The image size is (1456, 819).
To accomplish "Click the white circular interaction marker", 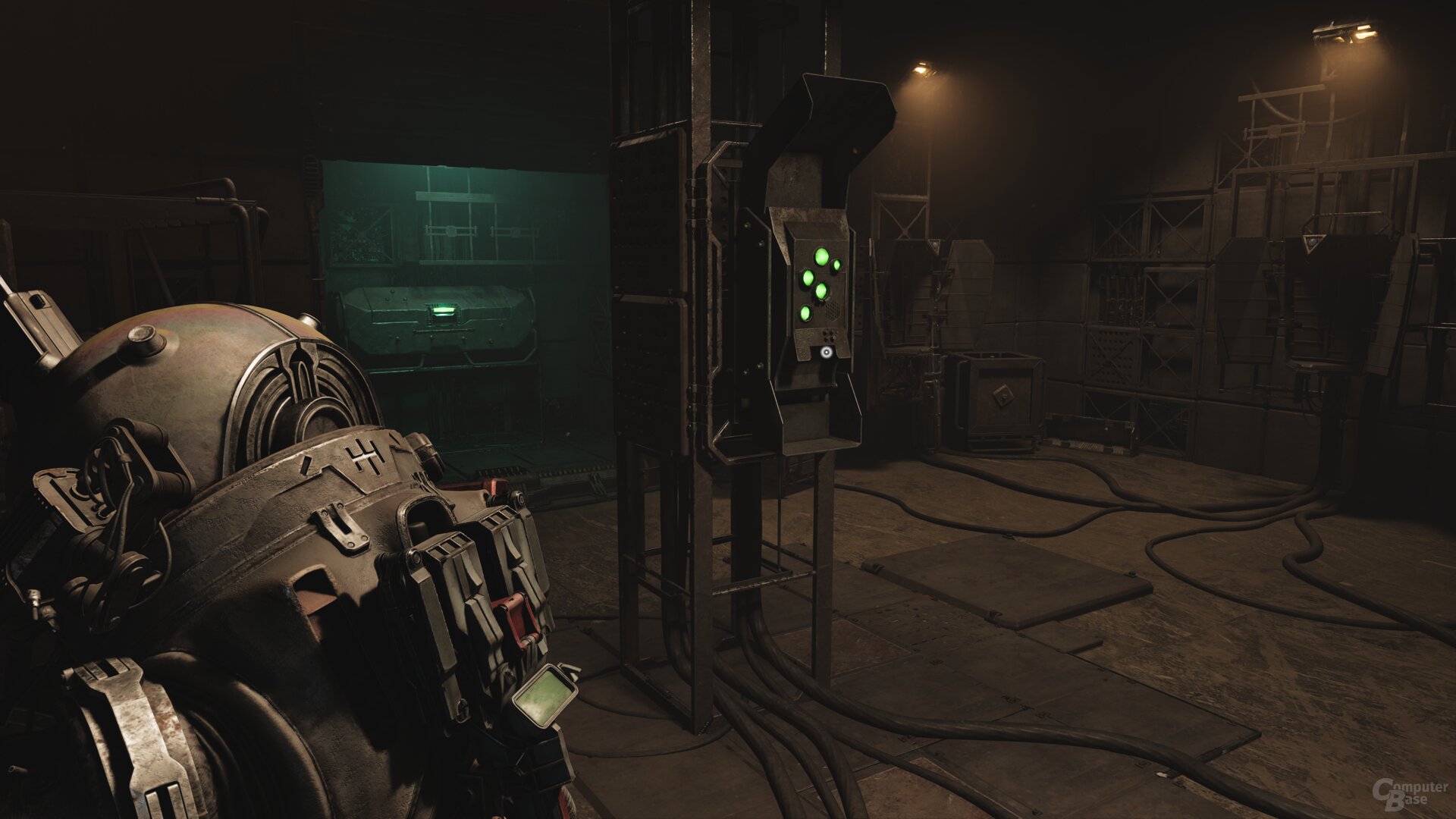I will point(825,352).
